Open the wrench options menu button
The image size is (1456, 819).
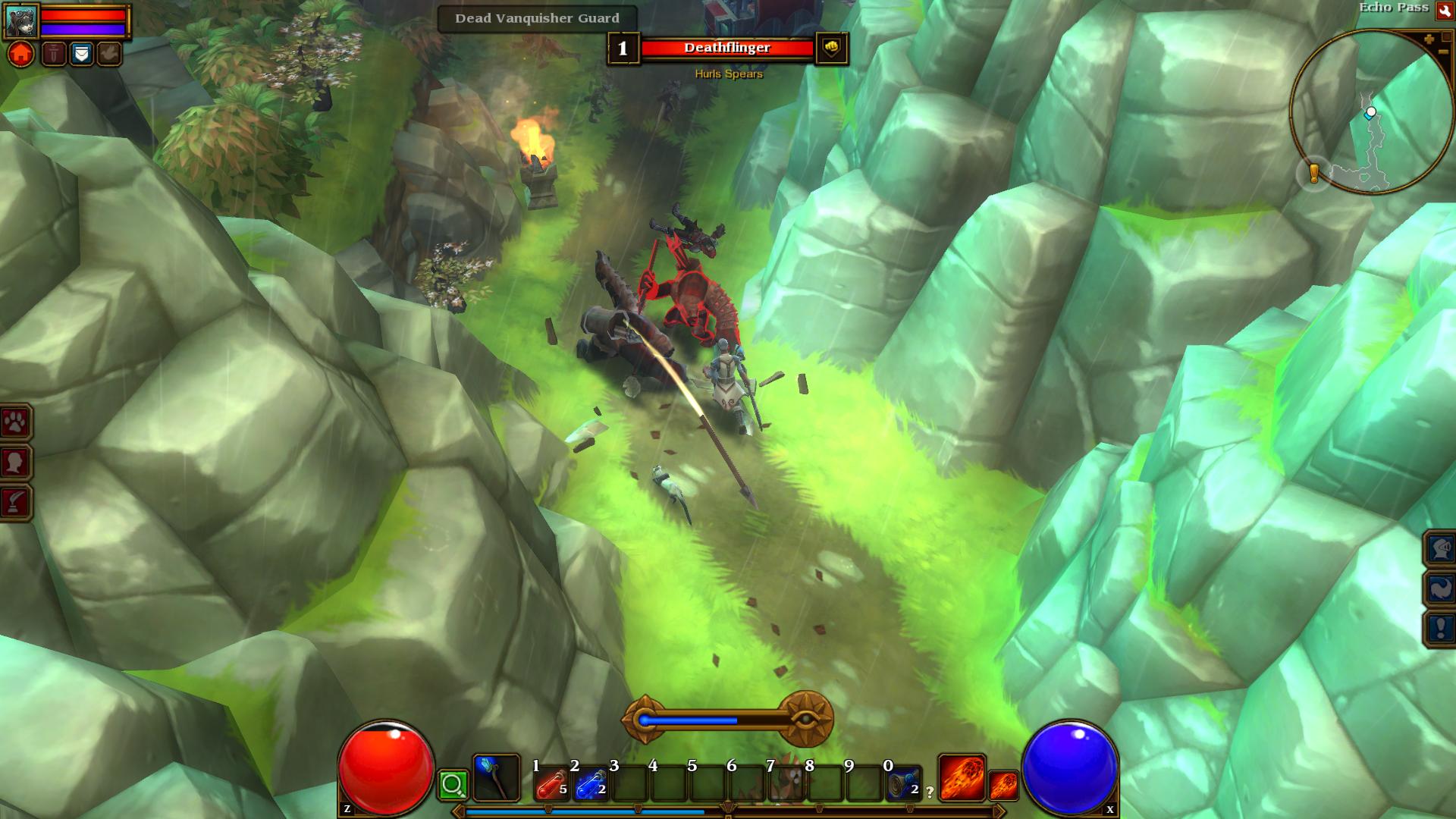1444,11
